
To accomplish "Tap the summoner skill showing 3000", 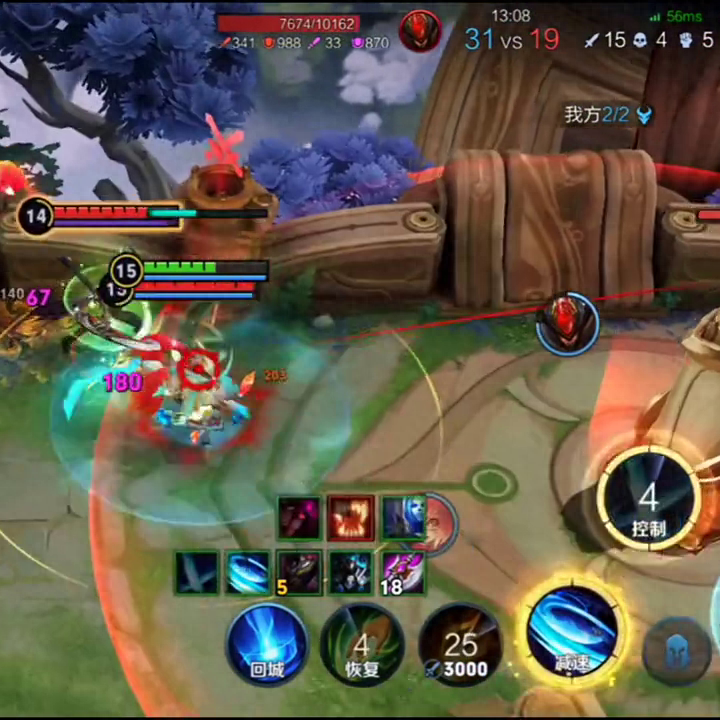I will point(460,646).
